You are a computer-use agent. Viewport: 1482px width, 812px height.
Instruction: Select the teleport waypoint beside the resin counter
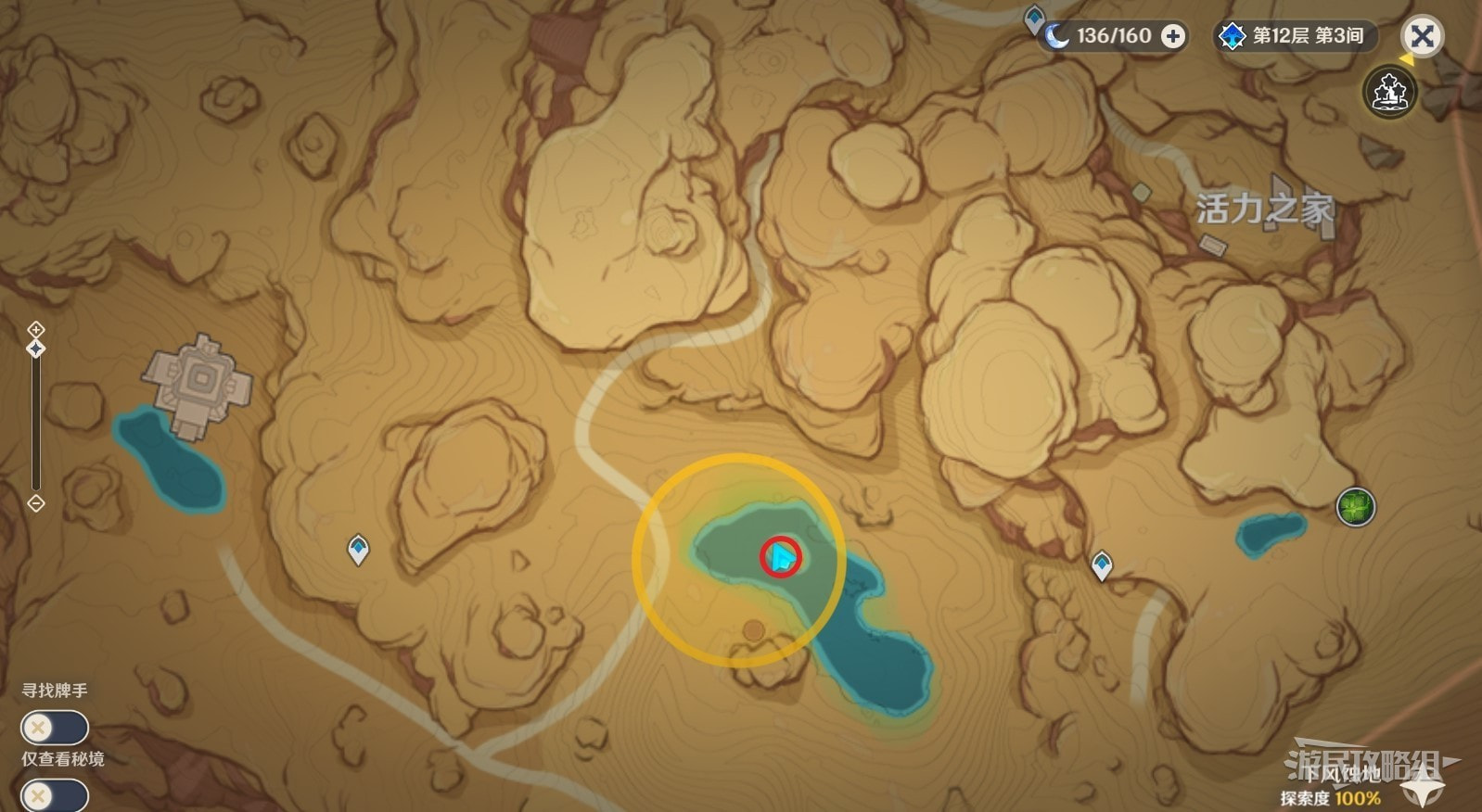1034,18
